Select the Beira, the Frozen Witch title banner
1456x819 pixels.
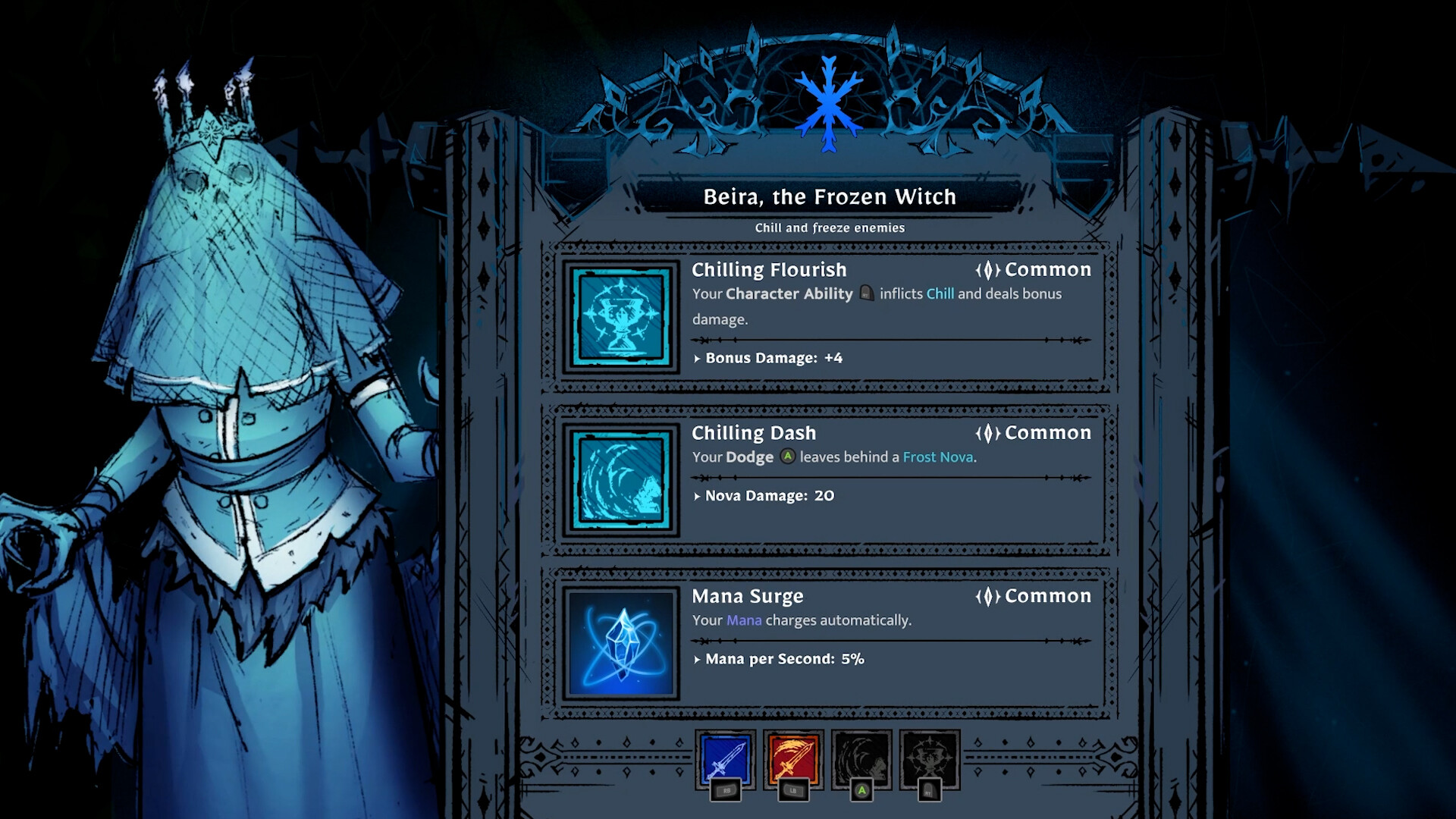point(830,196)
